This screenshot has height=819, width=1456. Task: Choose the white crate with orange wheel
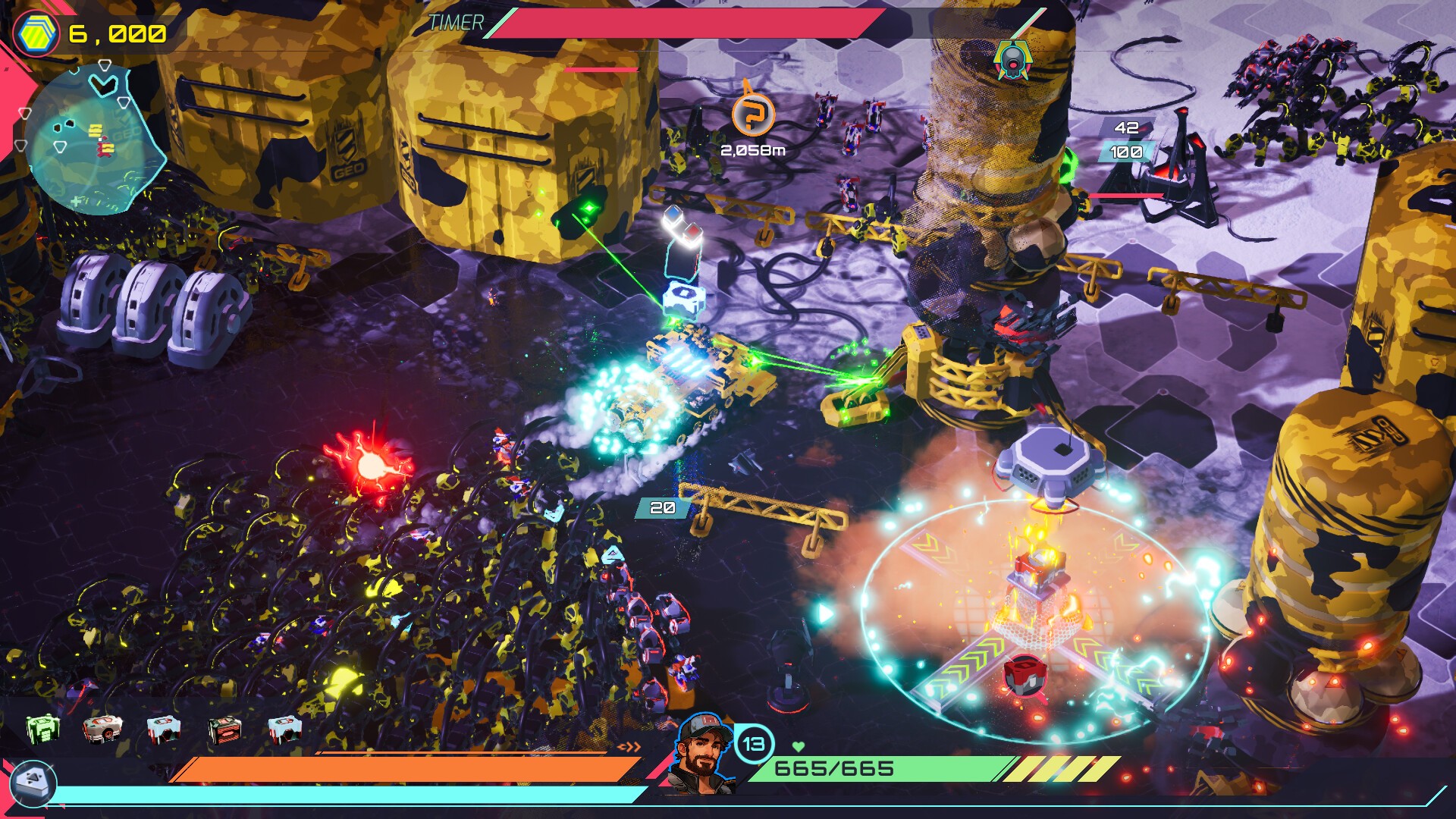tap(103, 729)
